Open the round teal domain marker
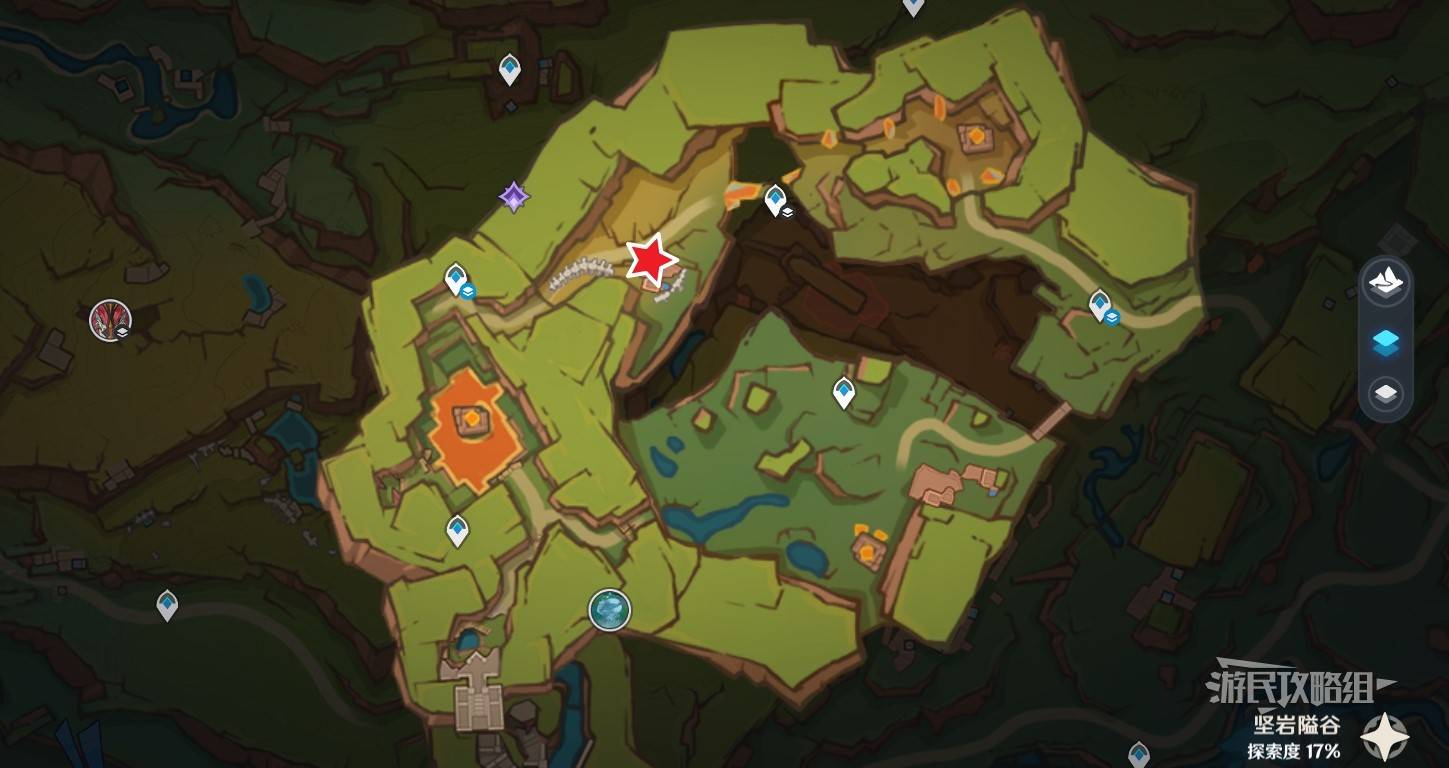This screenshot has height=768, width=1449. click(x=609, y=609)
